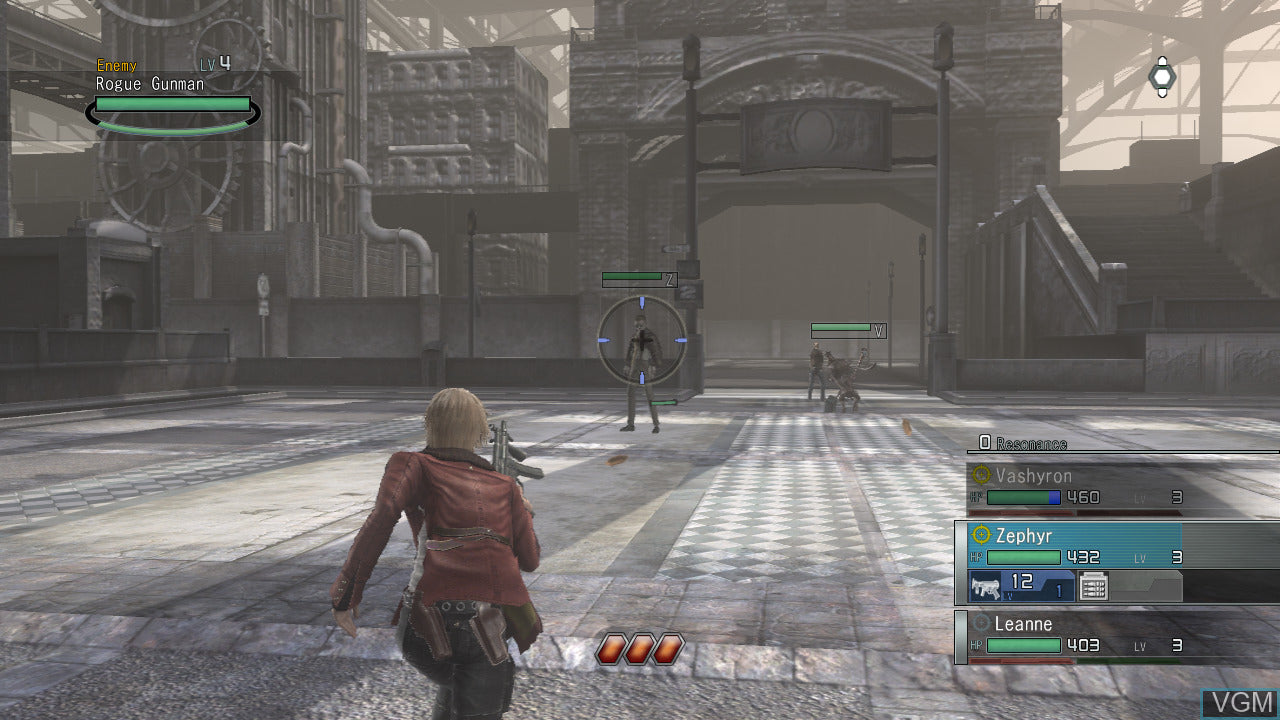
Task: Open the ammo magazine icon beside Zephyr's weapon
Action: (1094, 585)
